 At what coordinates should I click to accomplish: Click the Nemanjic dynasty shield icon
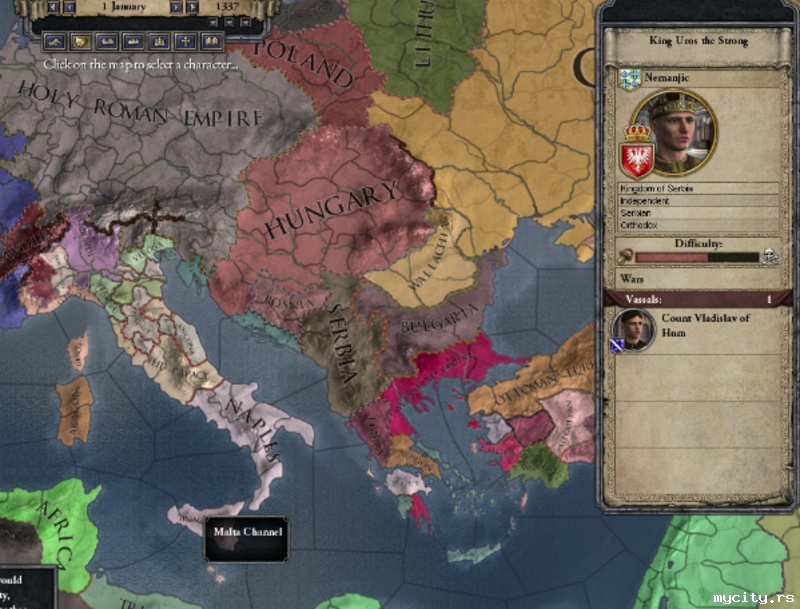pos(629,79)
